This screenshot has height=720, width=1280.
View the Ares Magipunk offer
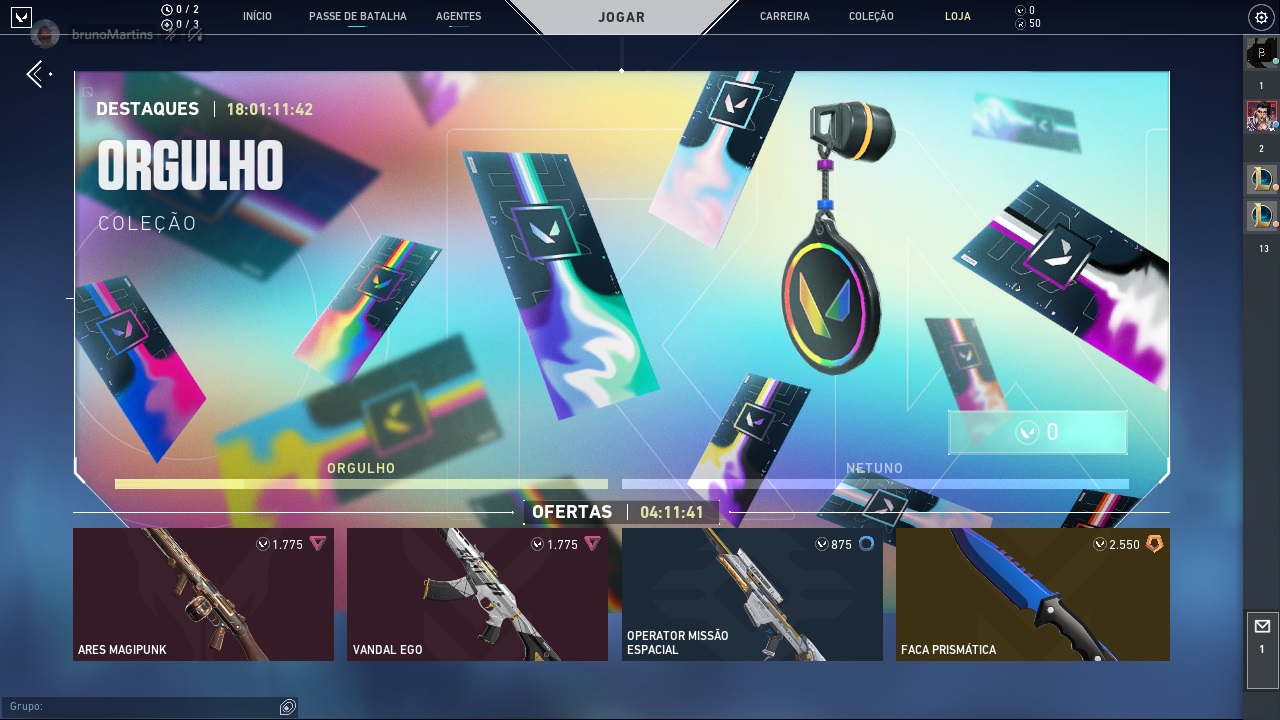coord(203,594)
